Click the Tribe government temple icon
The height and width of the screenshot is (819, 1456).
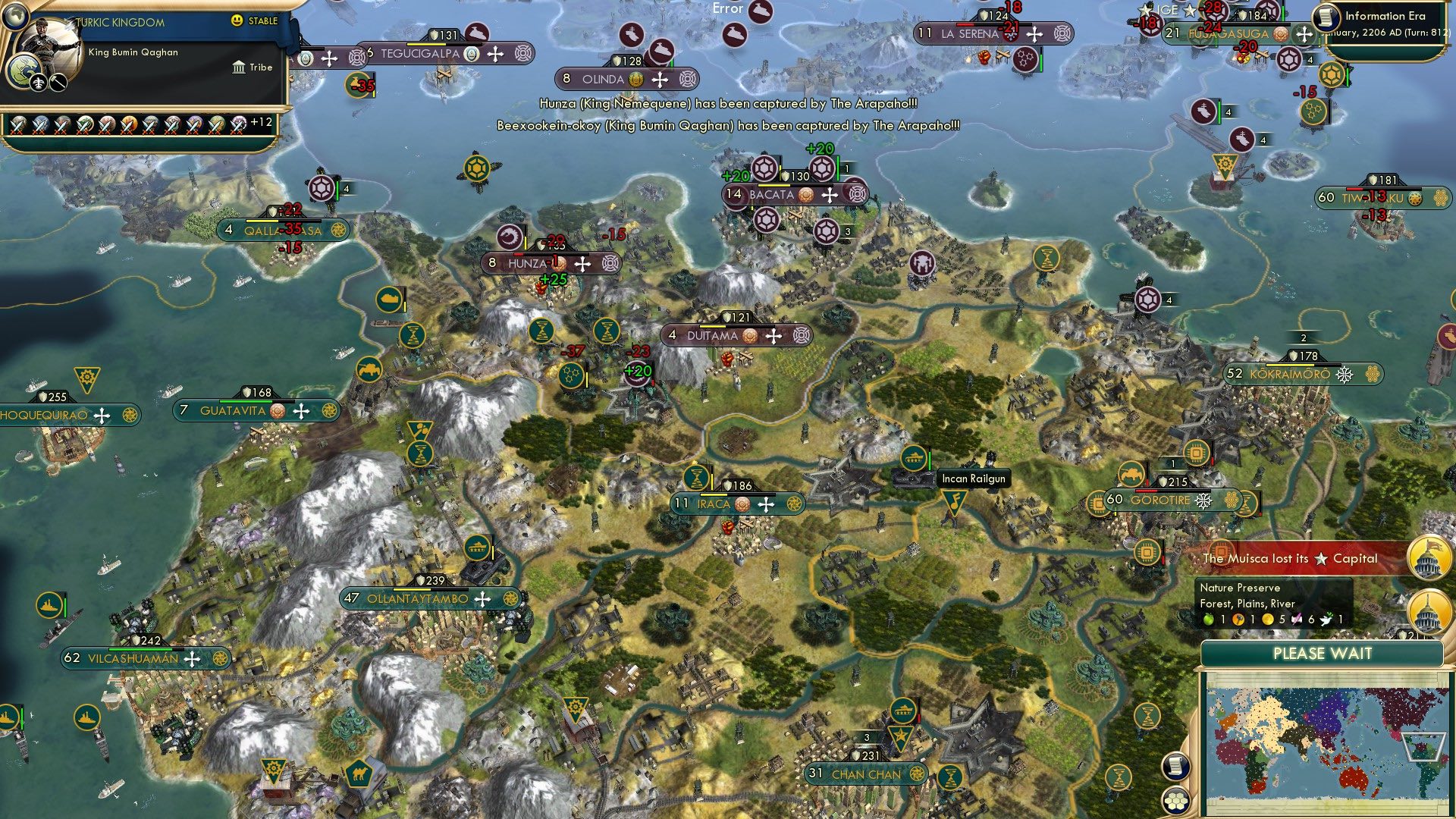pyautogui.click(x=240, y=68)
